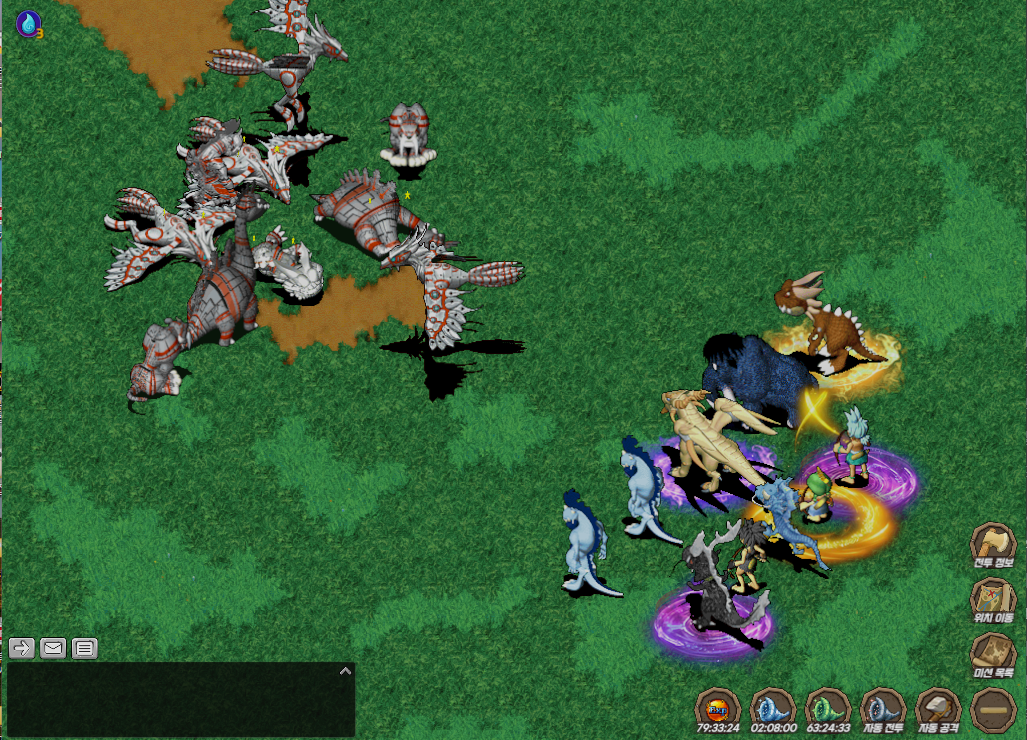The image size is (1027, 740).
Task: Open the mail envelope button
Action: click(x=53, y=648)
